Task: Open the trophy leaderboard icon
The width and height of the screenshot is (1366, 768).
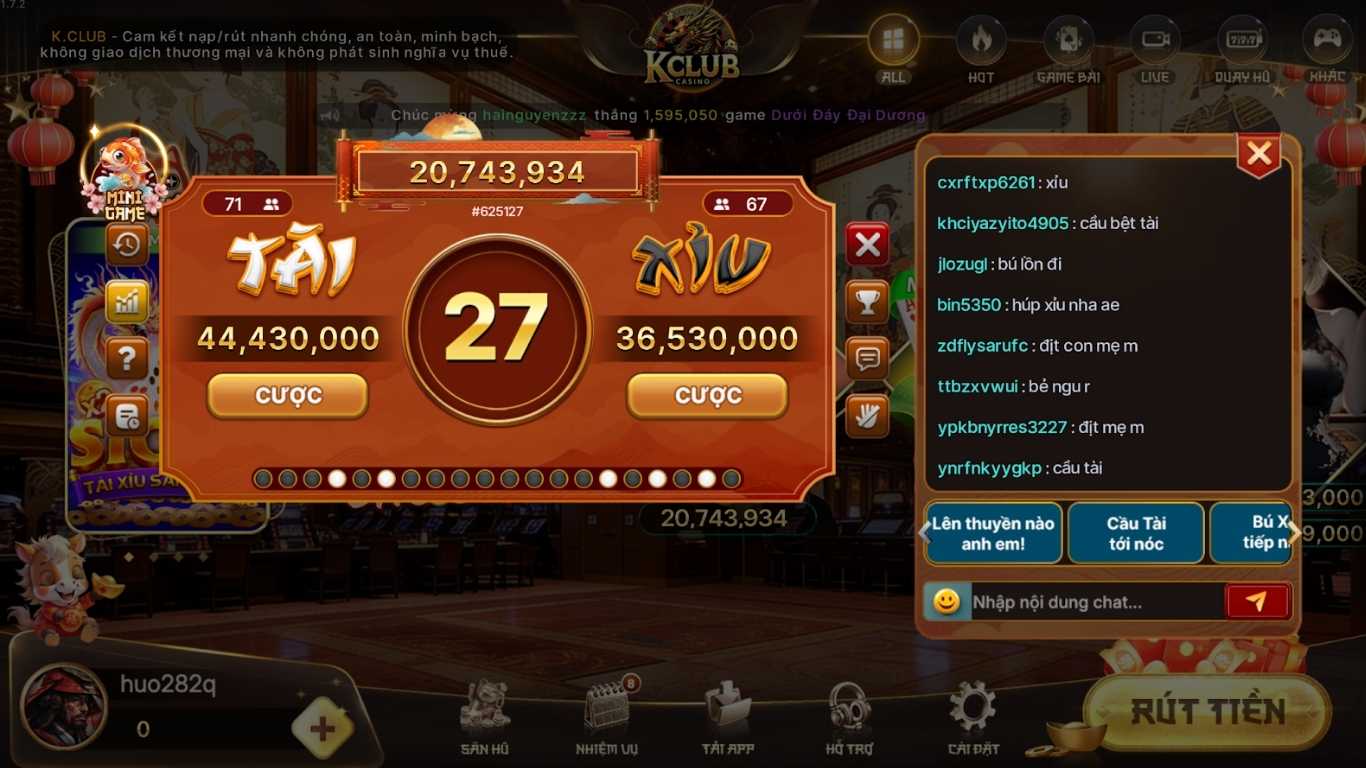Action: tap(866, 301)
